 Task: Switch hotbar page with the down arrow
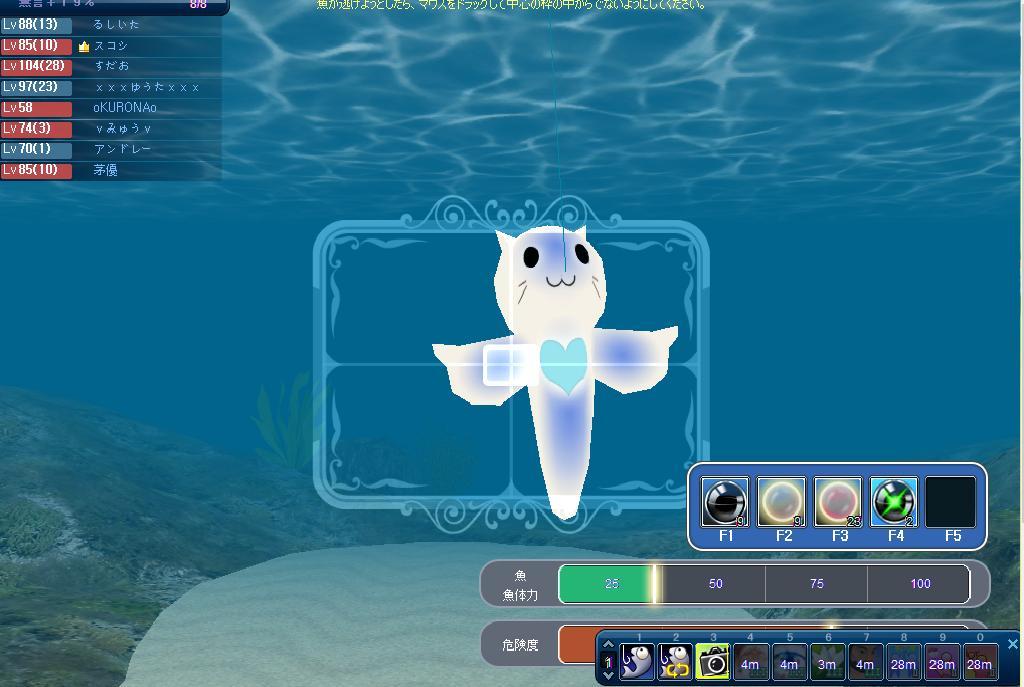point(607,676)
